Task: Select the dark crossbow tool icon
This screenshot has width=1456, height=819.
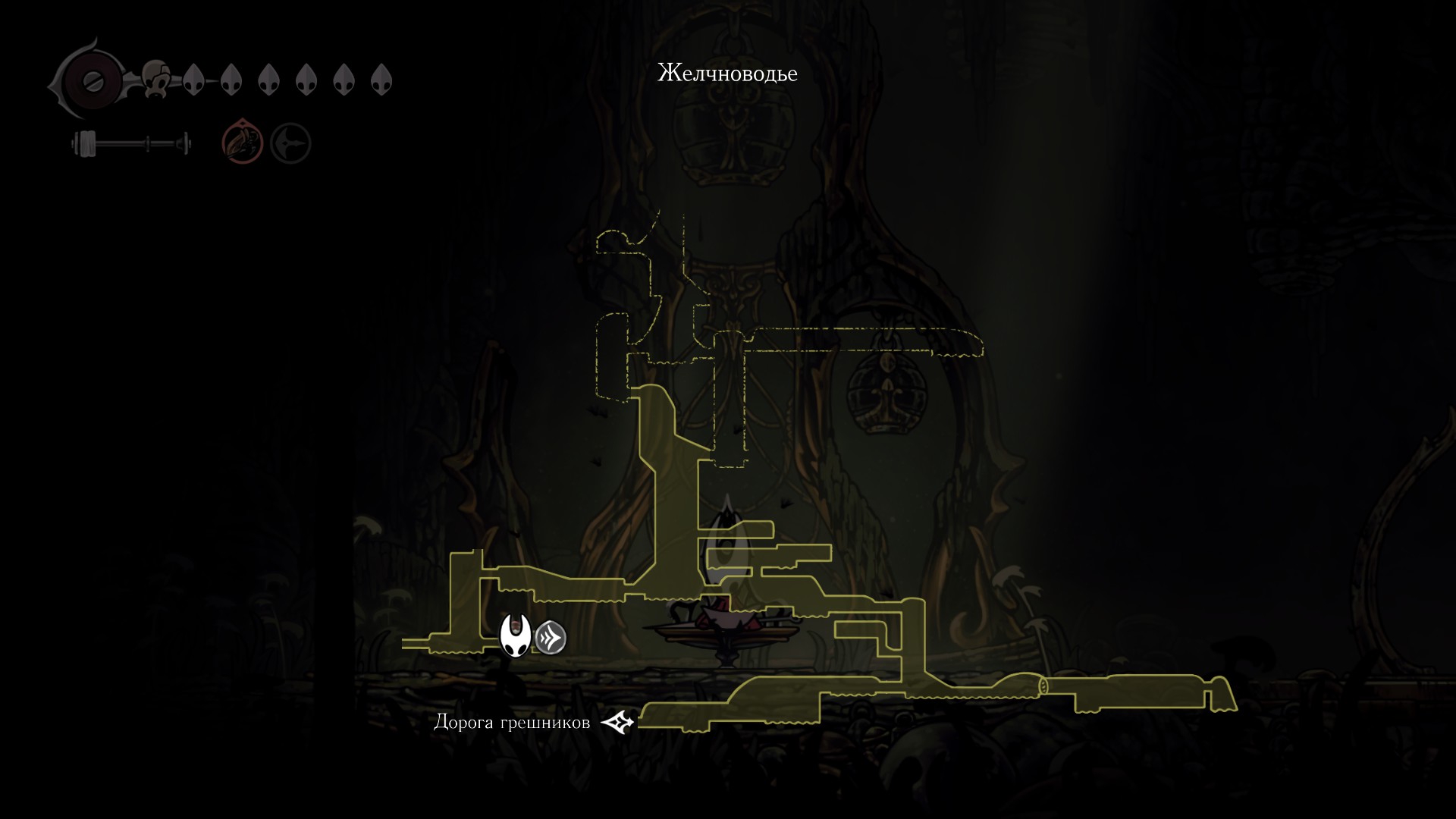Action: click(290, 143)
